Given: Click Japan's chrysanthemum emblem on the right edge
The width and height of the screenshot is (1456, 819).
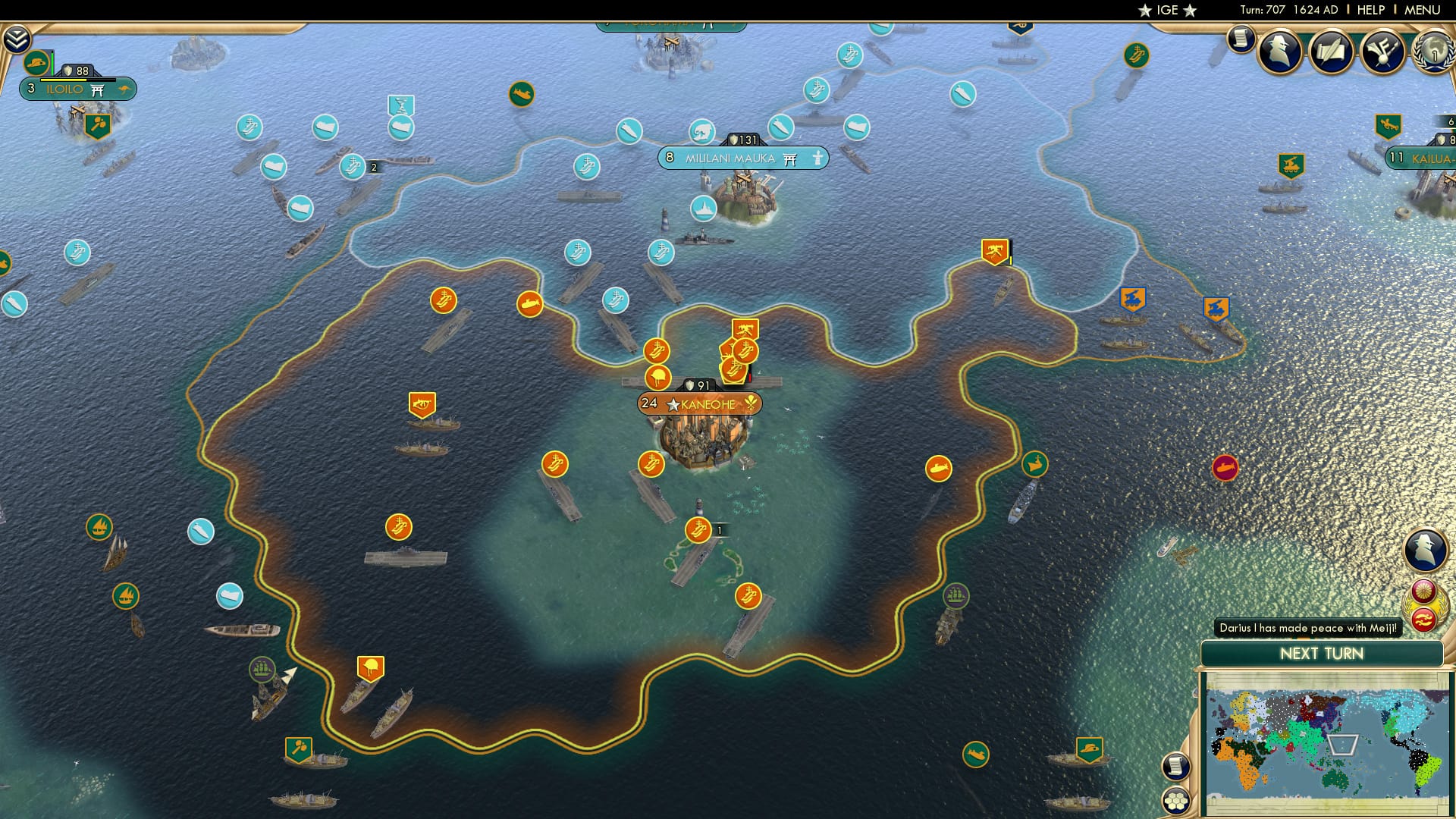Looking at the screenshot, I should 1423,591.
